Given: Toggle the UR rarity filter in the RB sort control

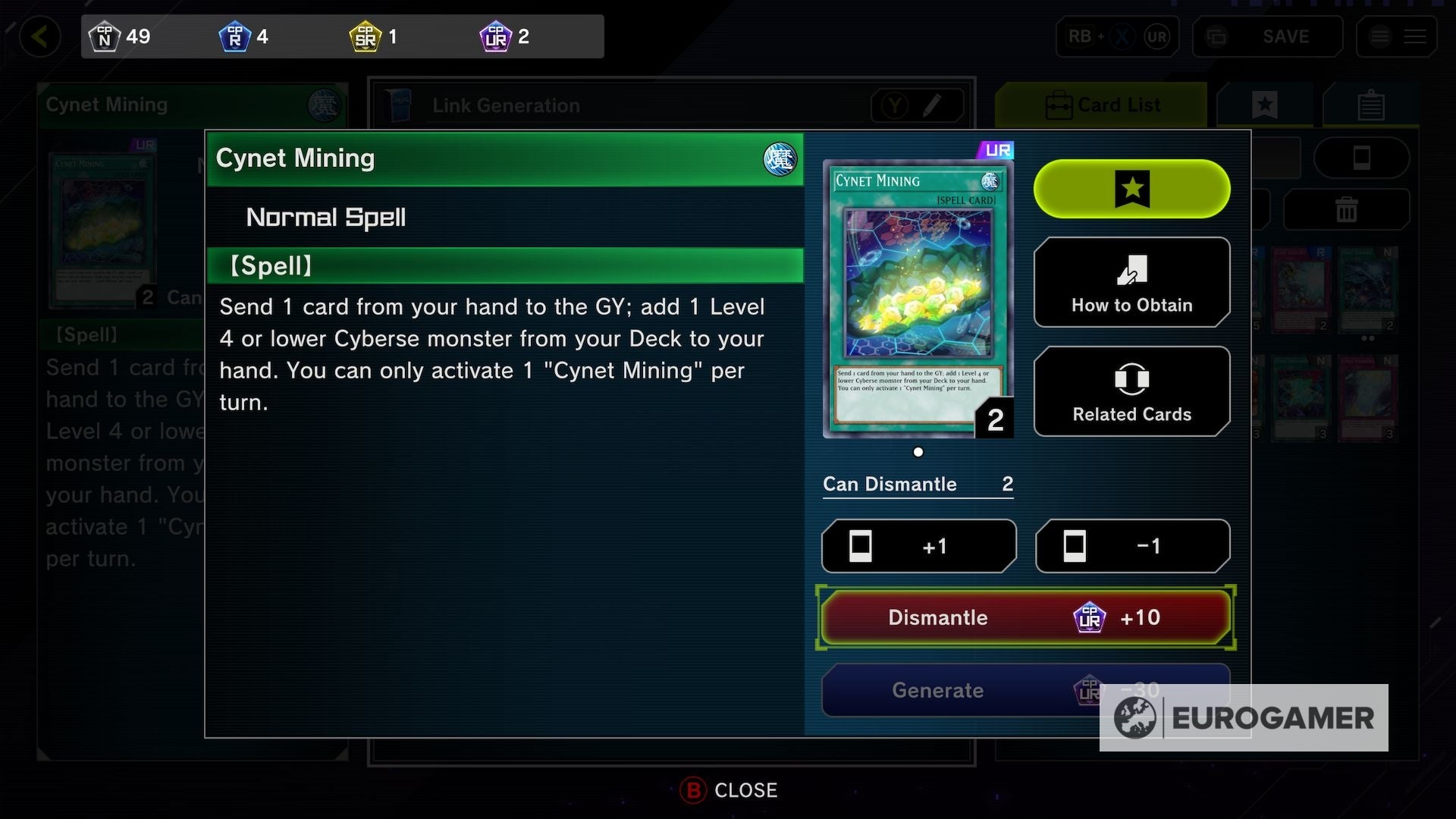Looking at the screenshot, I should [1156, 36].
